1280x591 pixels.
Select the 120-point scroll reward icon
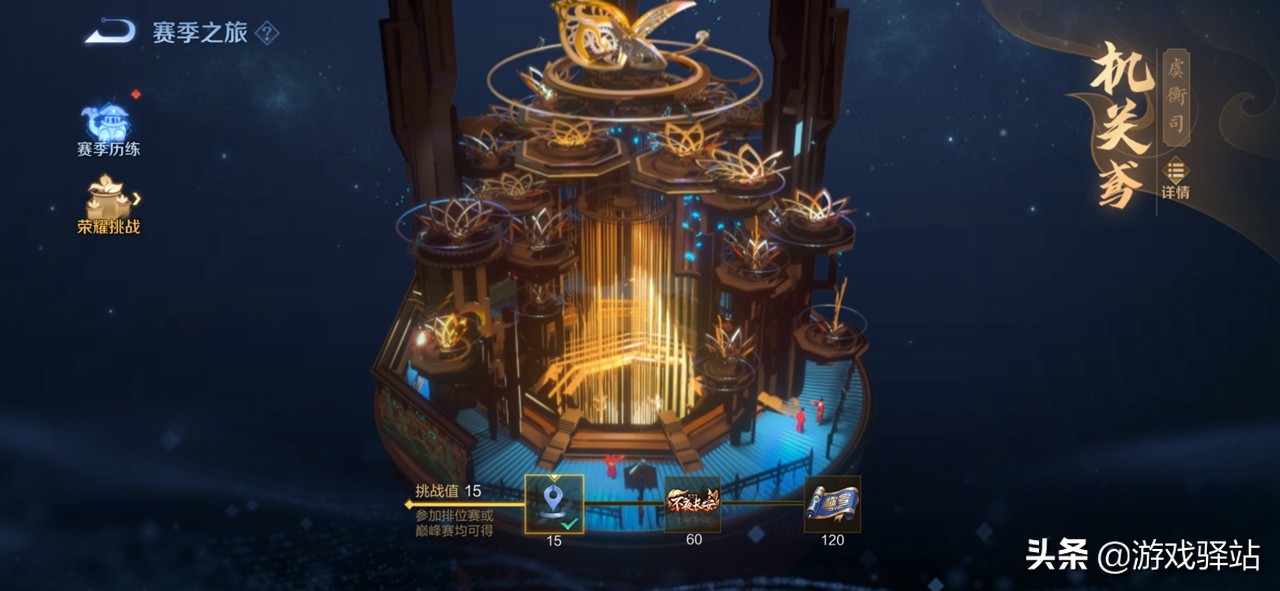[x=832, y=503]
